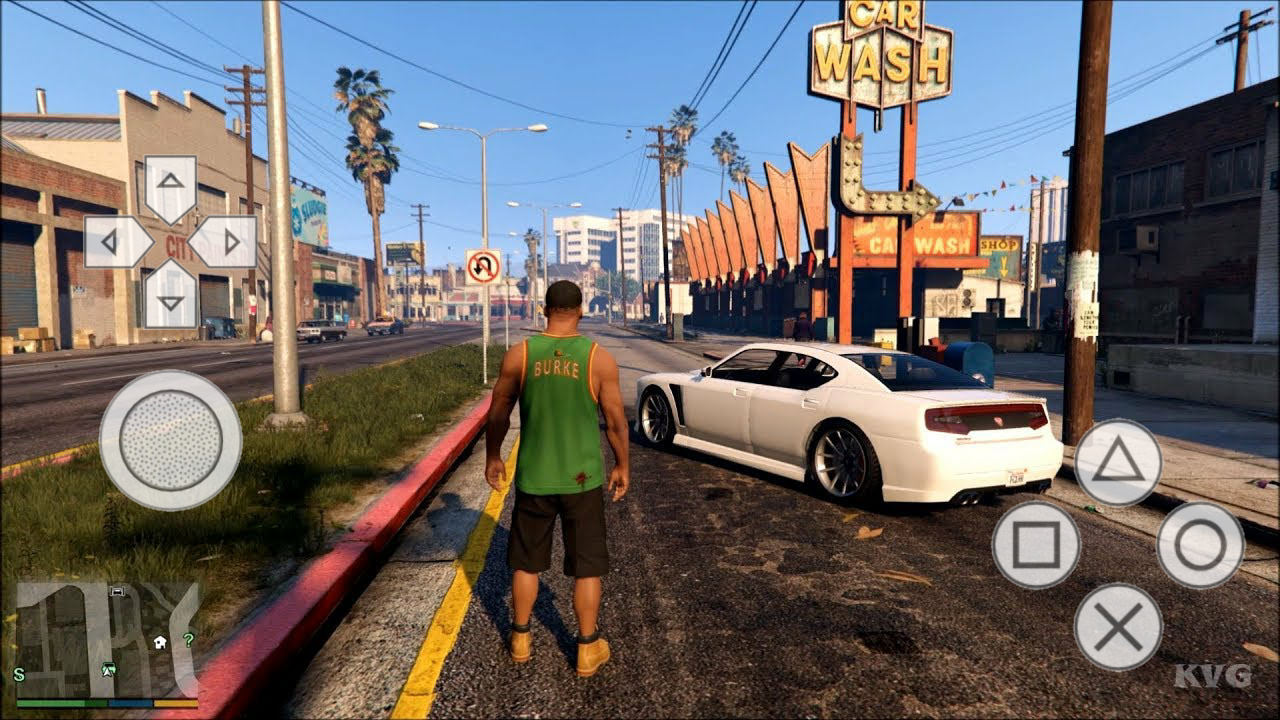
Task: Tap the white vehicle blip above the minimap
Action: 117,592
